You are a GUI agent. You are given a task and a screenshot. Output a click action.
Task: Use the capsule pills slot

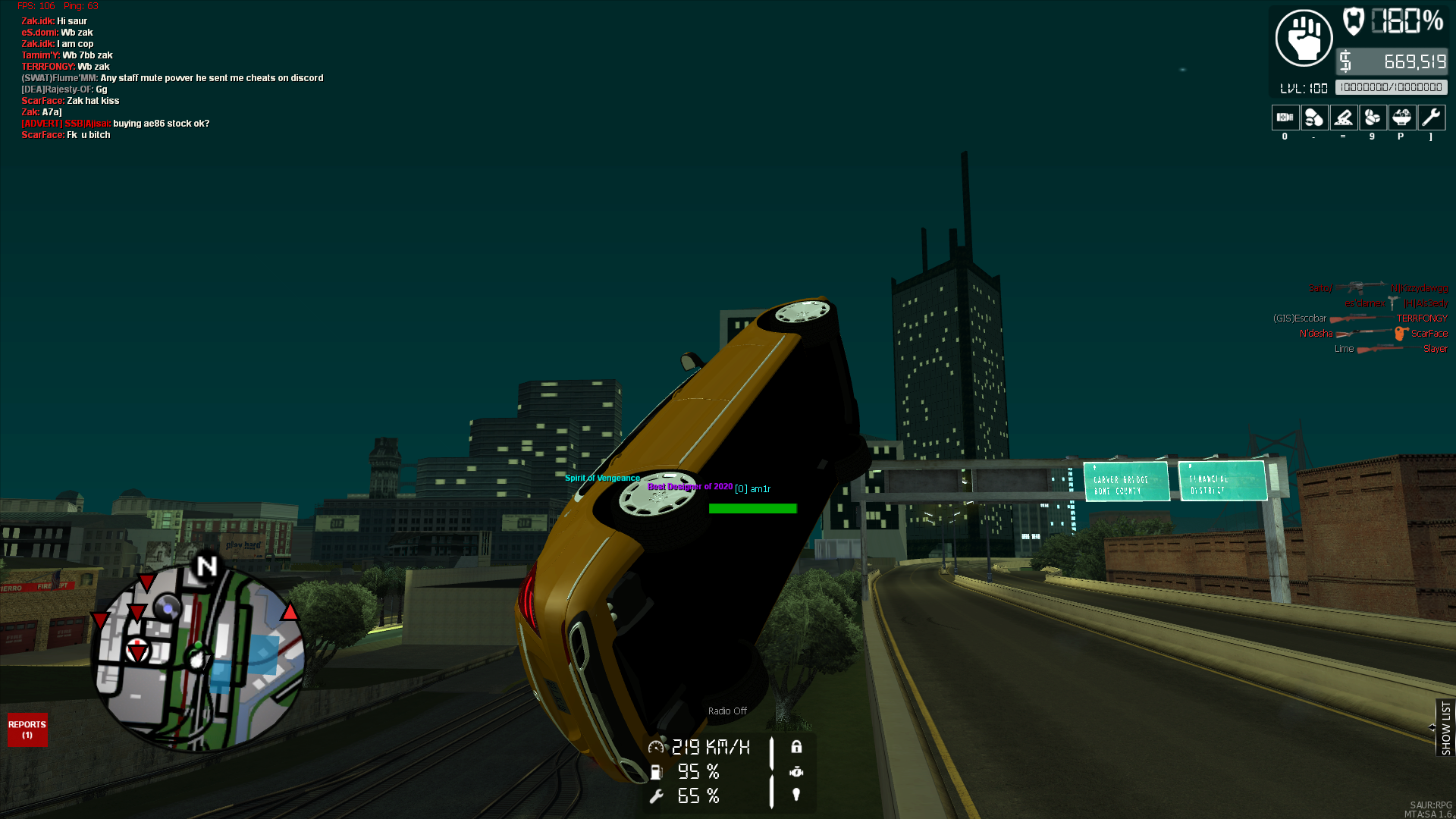point(1314,118)
